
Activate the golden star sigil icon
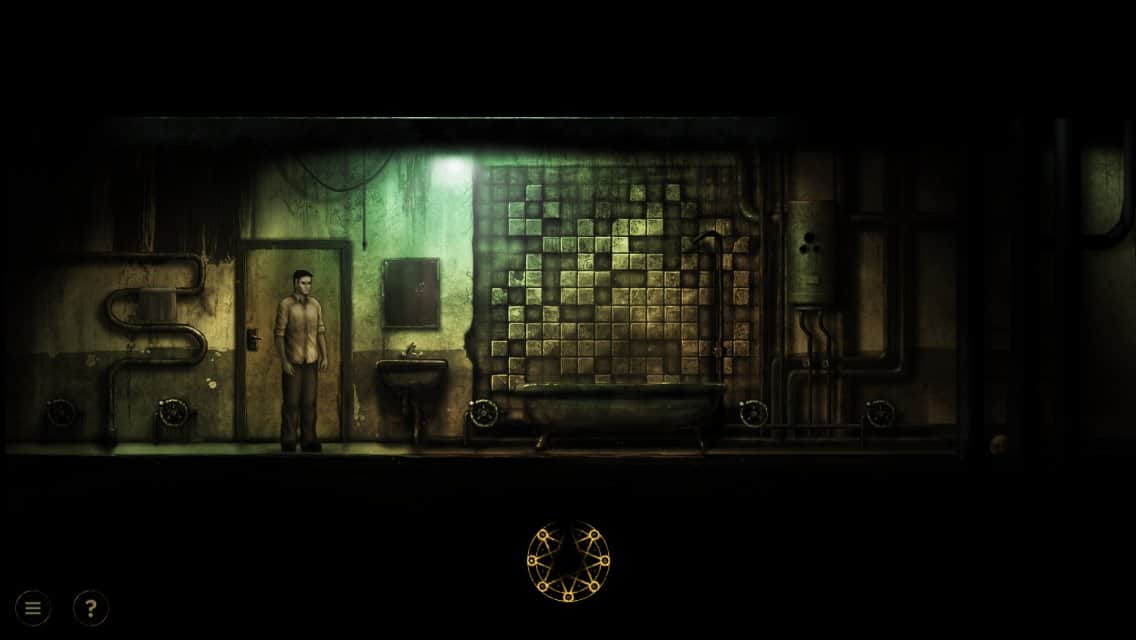(568, 561)
